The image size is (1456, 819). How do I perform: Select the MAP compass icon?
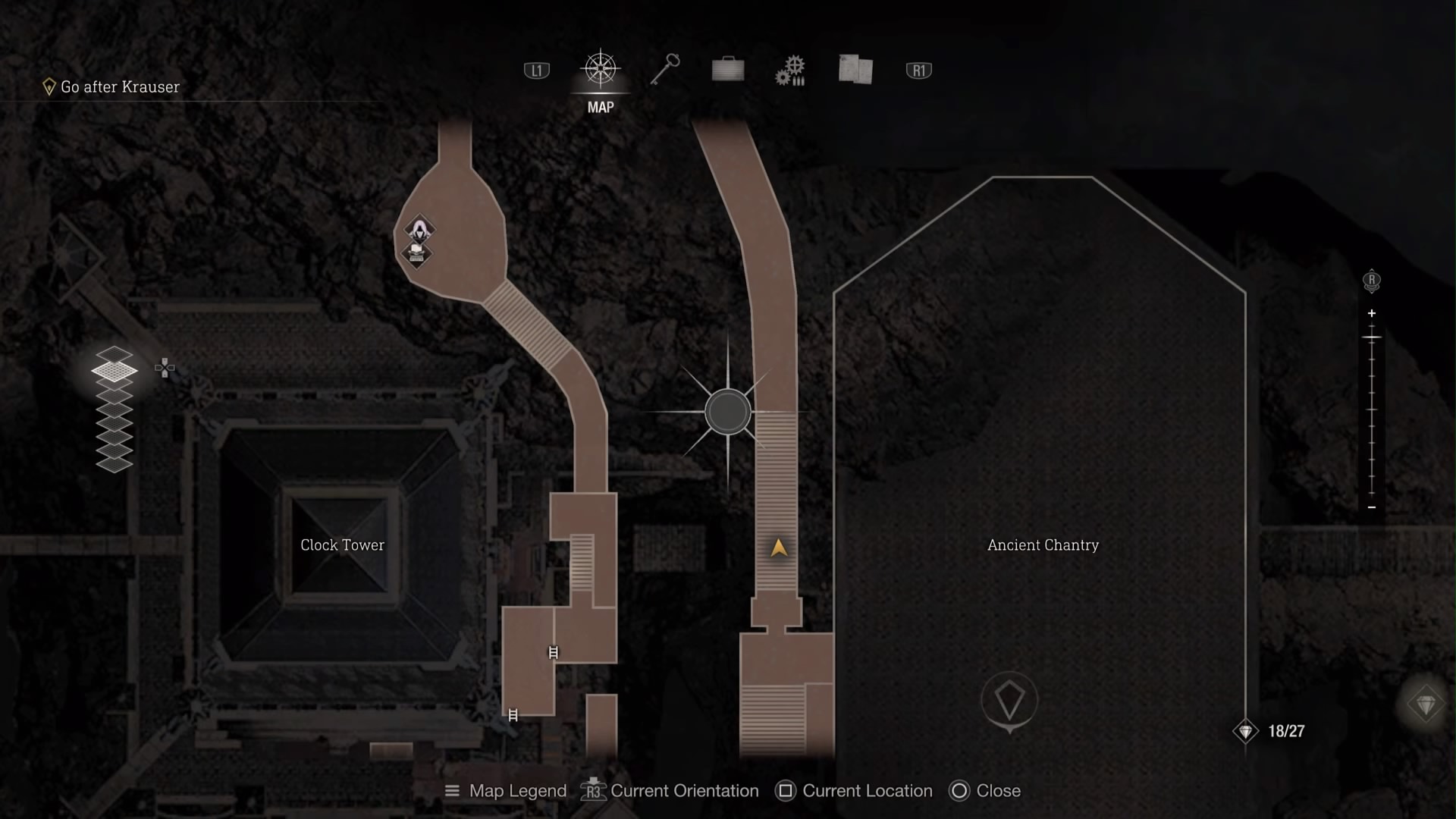coord(599,69)
